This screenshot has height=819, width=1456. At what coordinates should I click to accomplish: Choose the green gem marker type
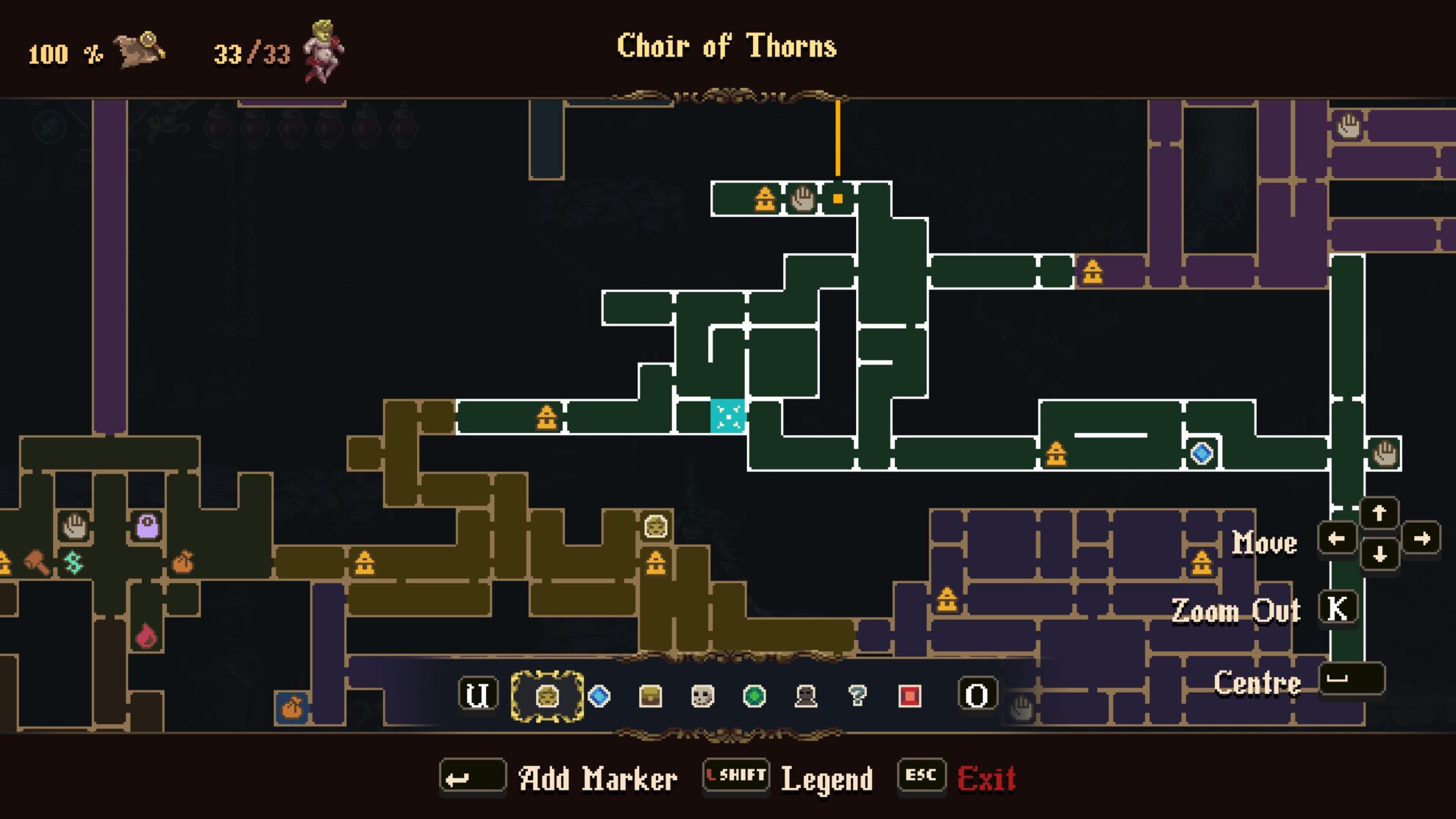754,695
